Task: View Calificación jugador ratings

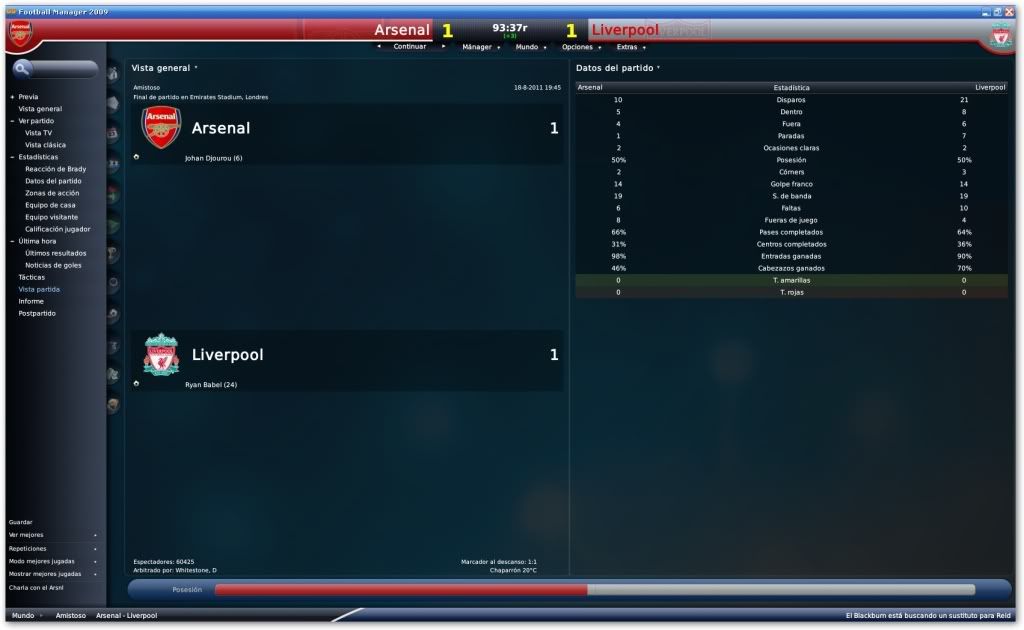Action: 57,229
